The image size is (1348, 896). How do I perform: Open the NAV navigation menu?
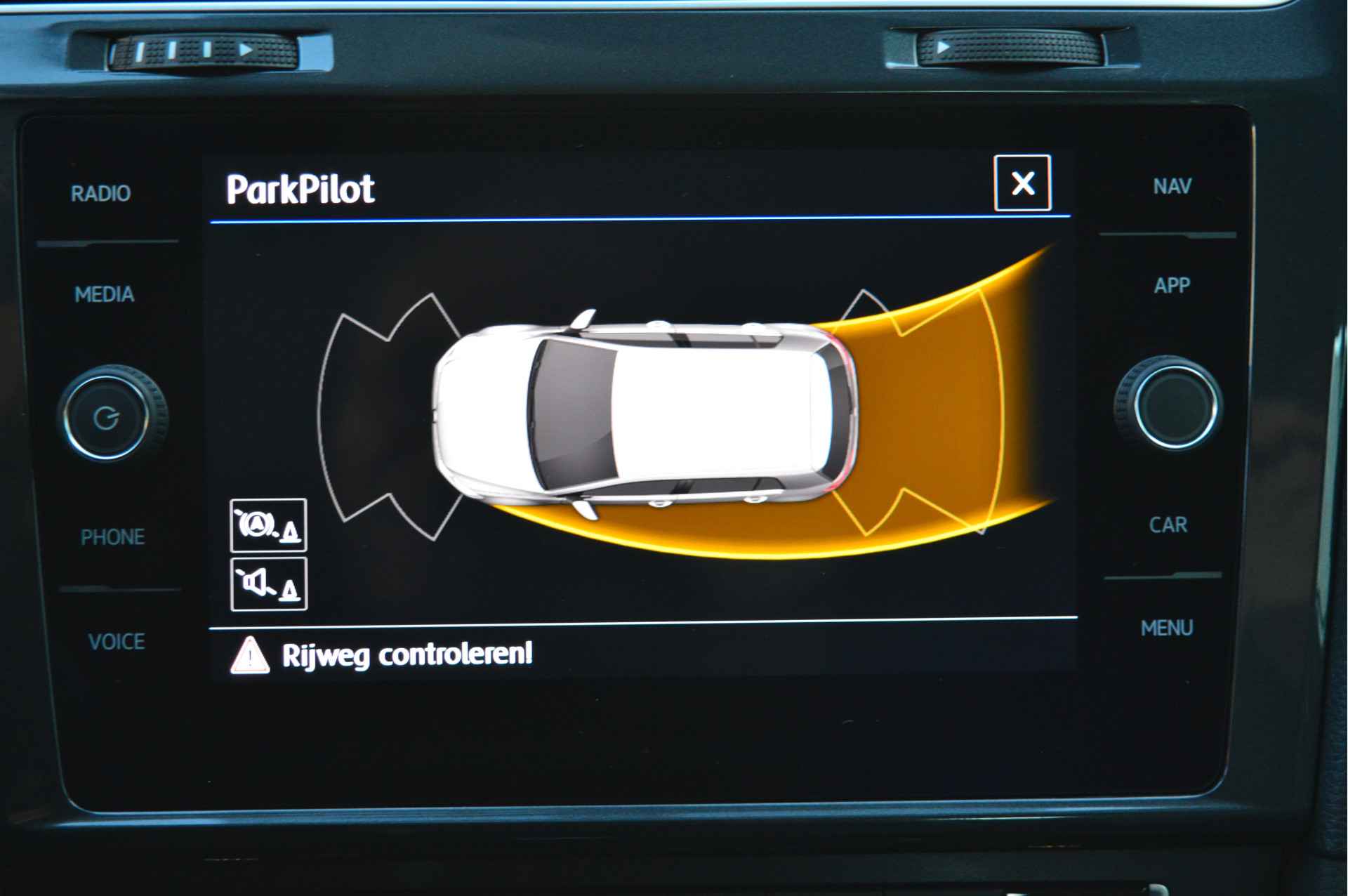1172,186
